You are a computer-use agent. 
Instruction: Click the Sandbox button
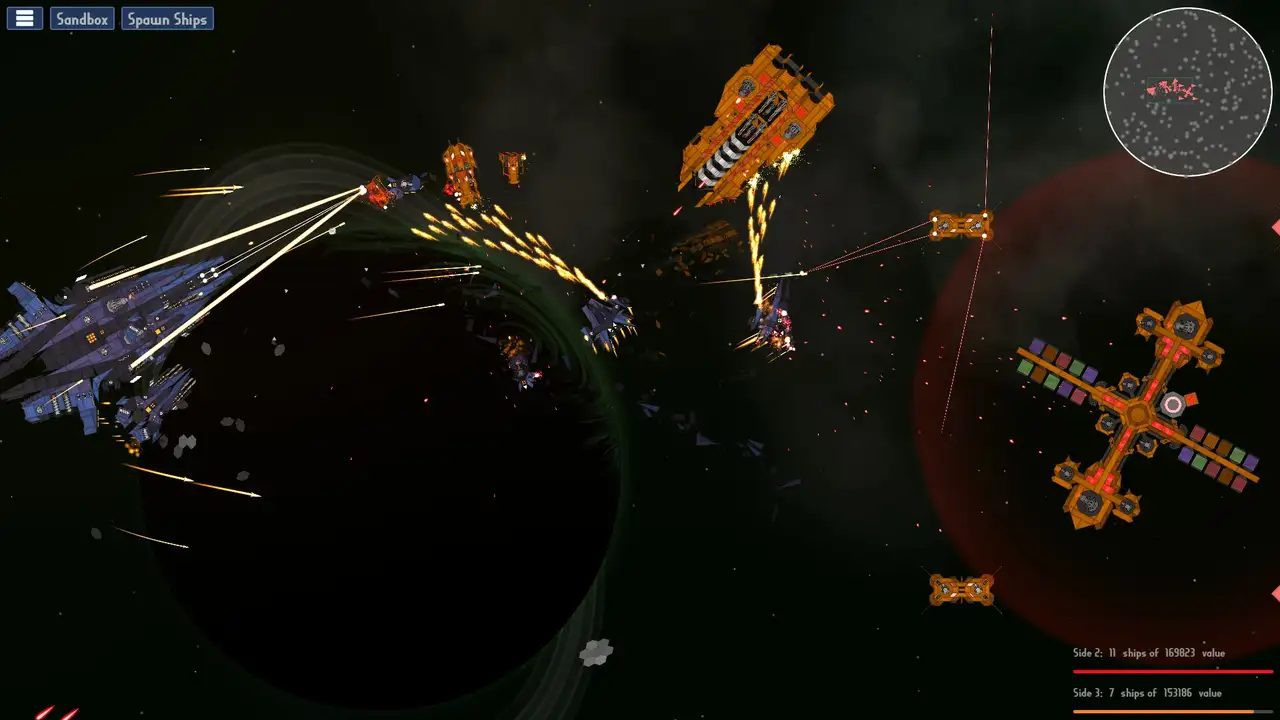click(x=81, y=17)
